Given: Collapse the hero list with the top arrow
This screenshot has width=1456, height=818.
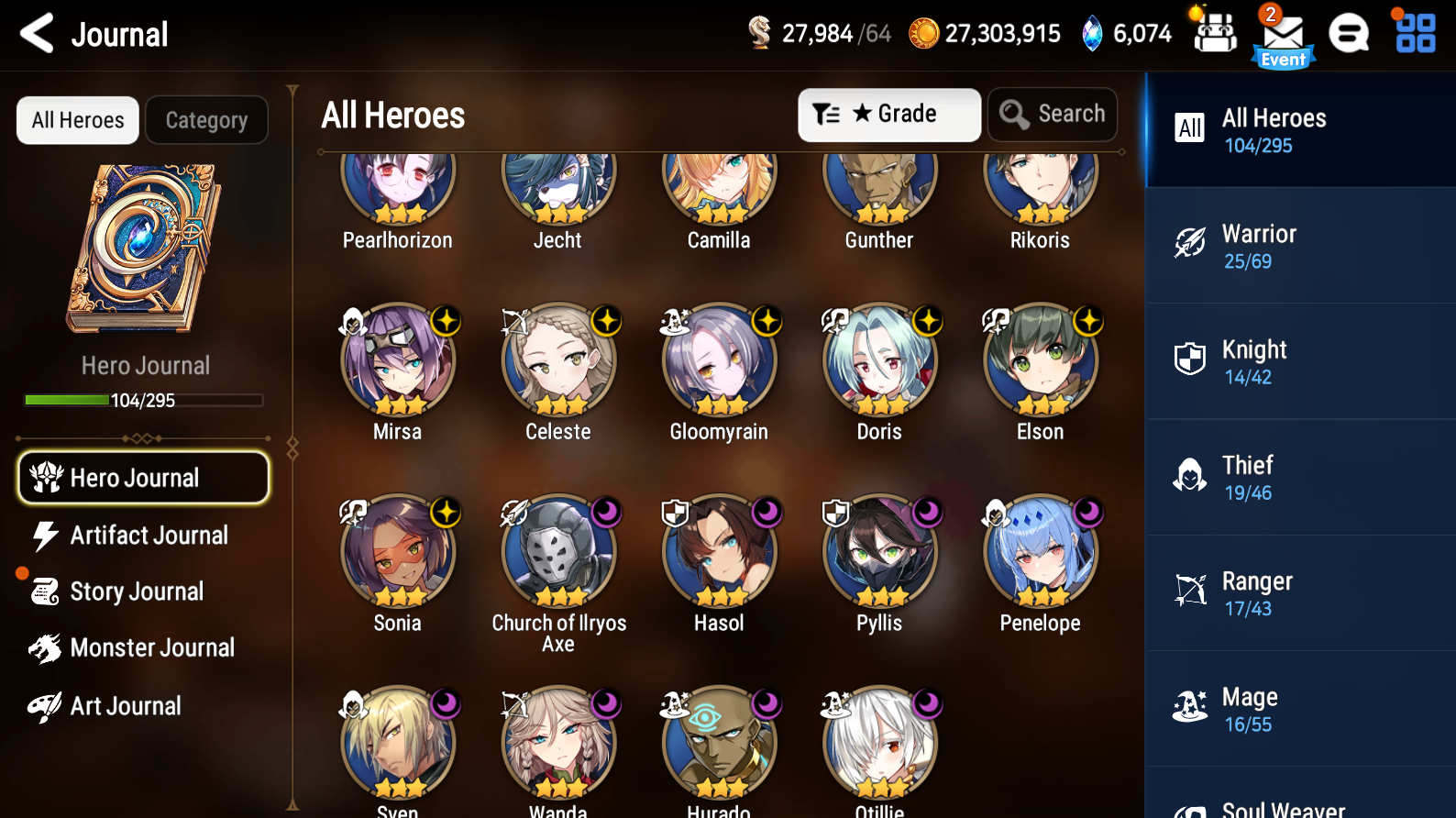Looking at the screenshot, I should tap(292, 88).
